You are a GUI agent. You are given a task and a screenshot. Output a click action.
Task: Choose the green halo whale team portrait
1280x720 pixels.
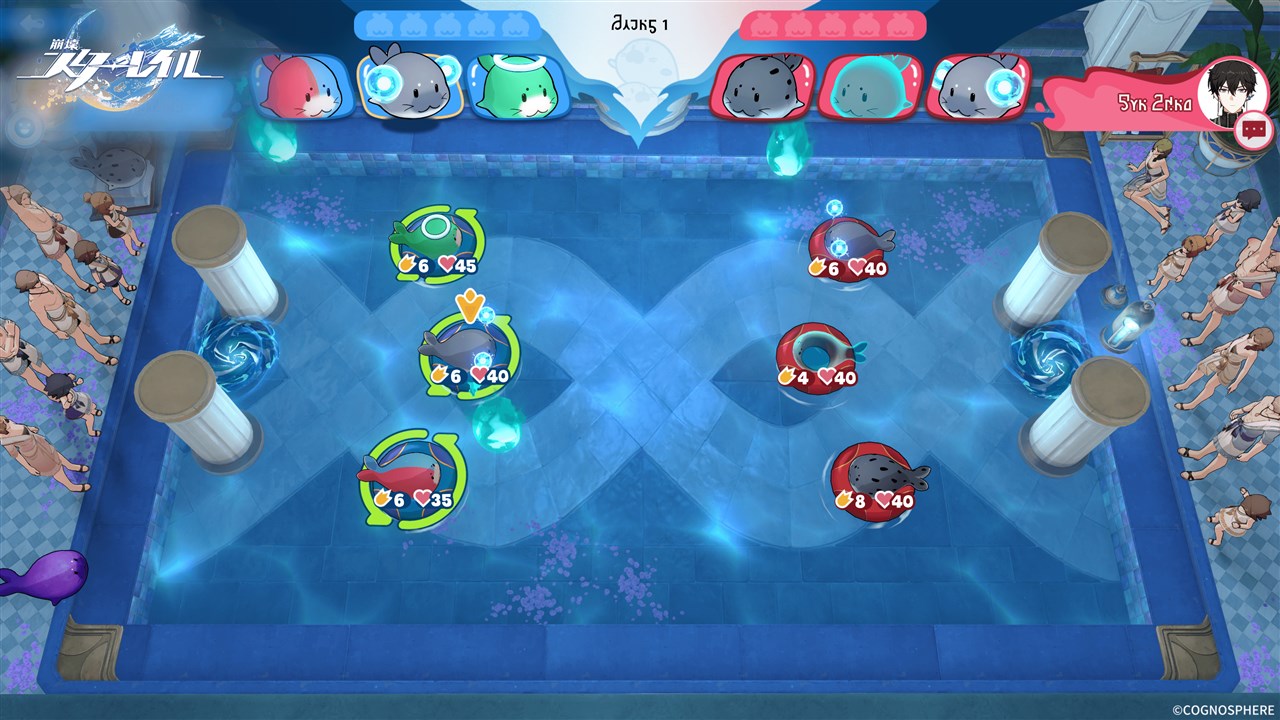click(x=511, y=87)
